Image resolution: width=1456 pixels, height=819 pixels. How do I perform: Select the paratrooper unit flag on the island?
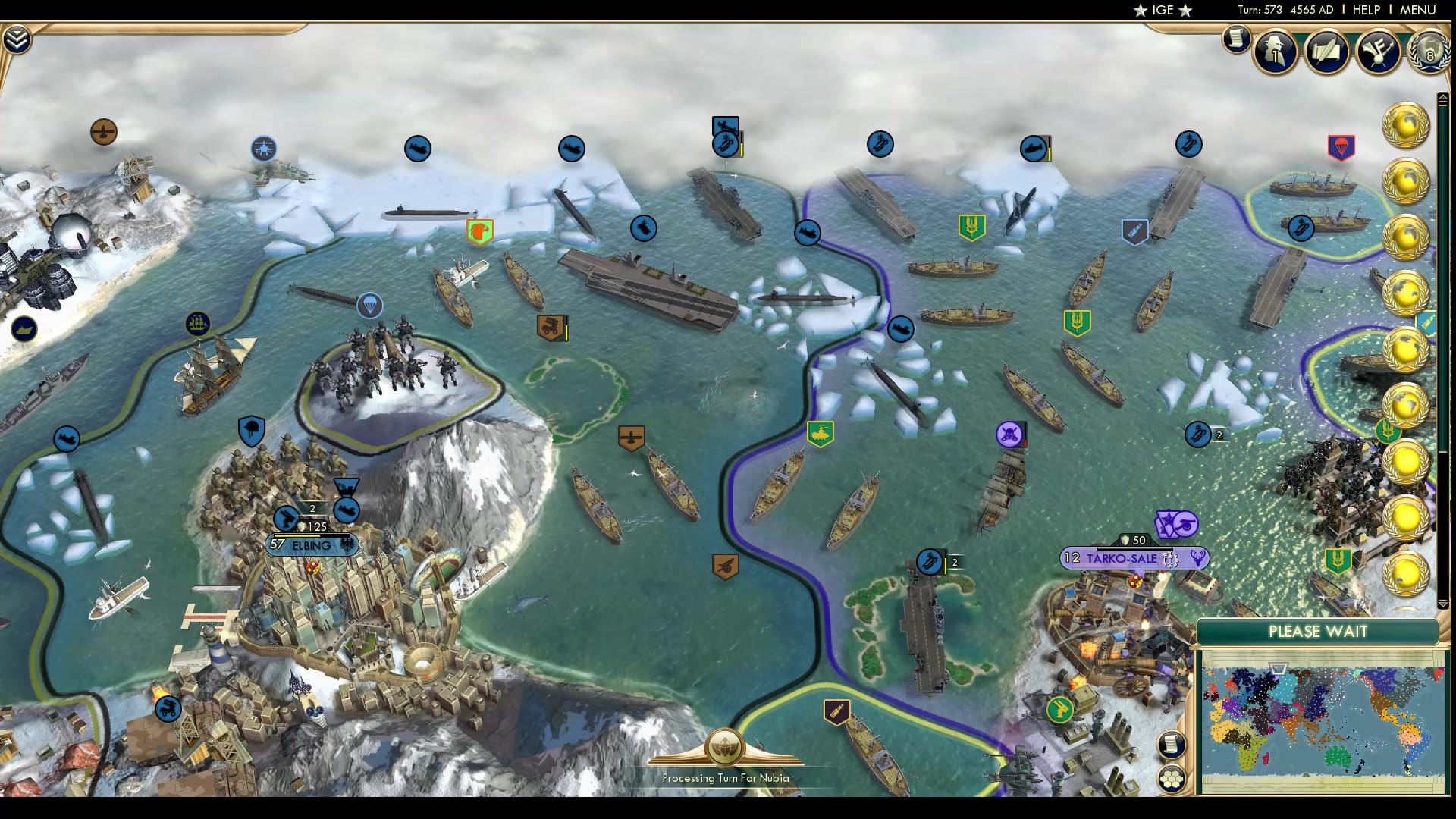point(371,304)
